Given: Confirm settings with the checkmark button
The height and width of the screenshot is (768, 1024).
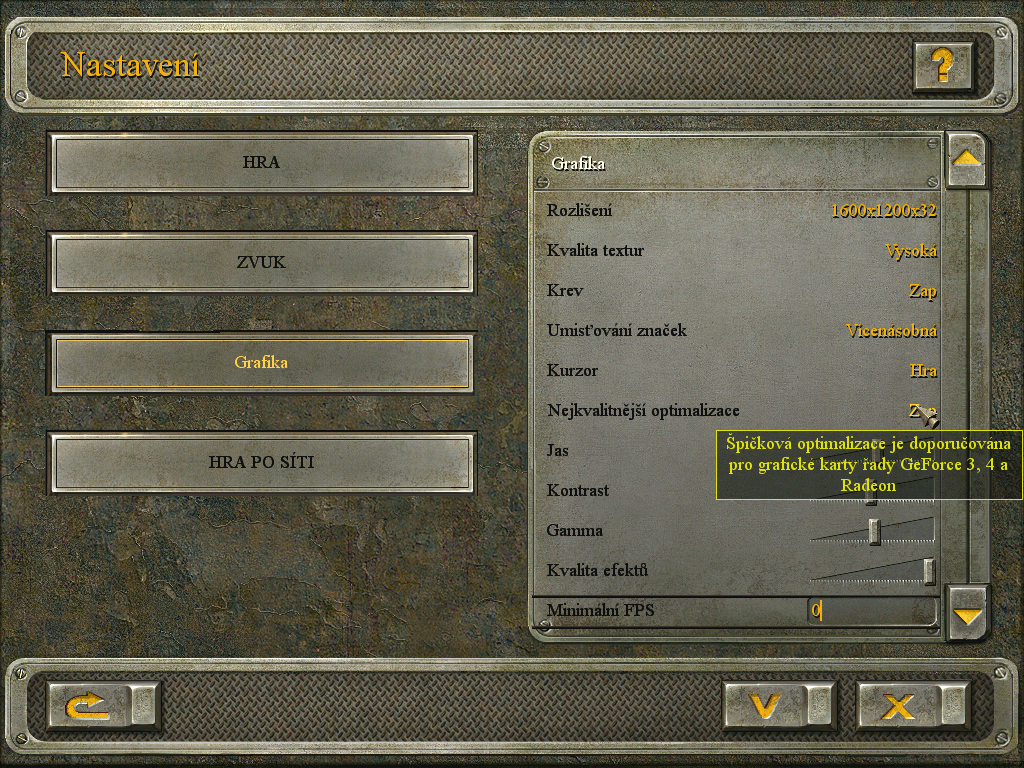Looking at the screenshot, I should [x=765, y=707].
